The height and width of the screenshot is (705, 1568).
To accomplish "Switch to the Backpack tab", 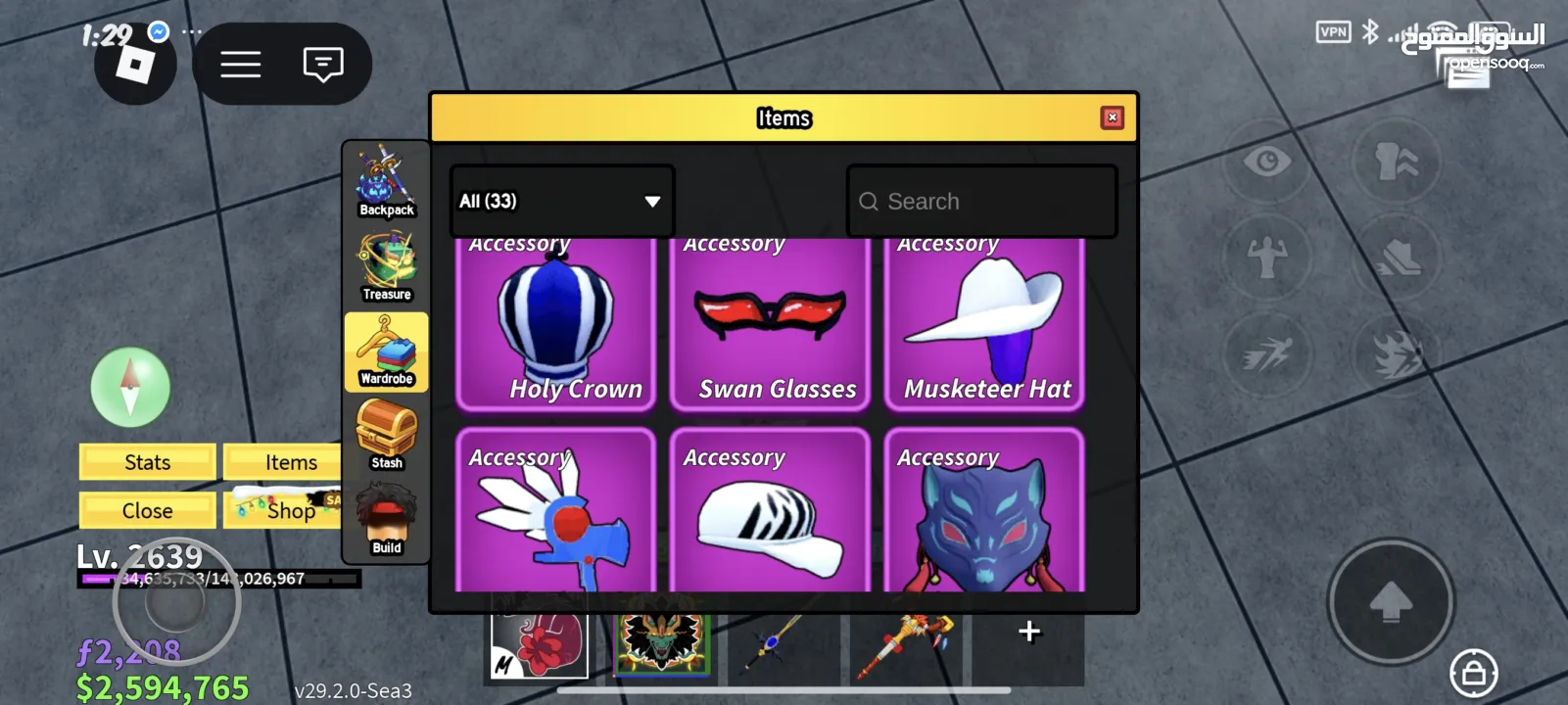I will coord(386,182).
